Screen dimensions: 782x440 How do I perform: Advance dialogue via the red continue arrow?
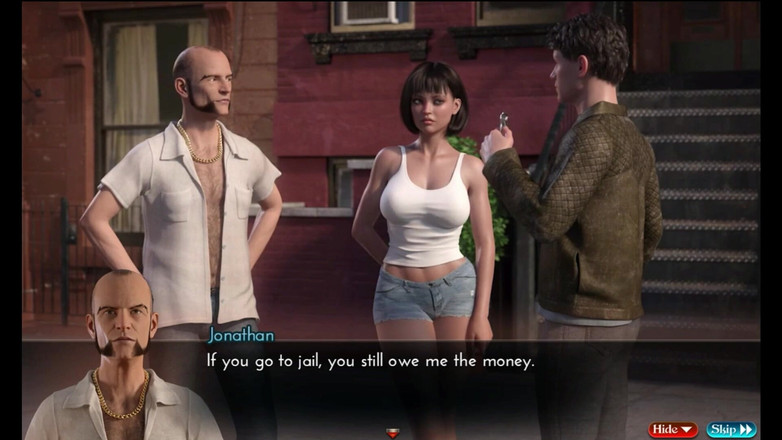pos(393,433)
